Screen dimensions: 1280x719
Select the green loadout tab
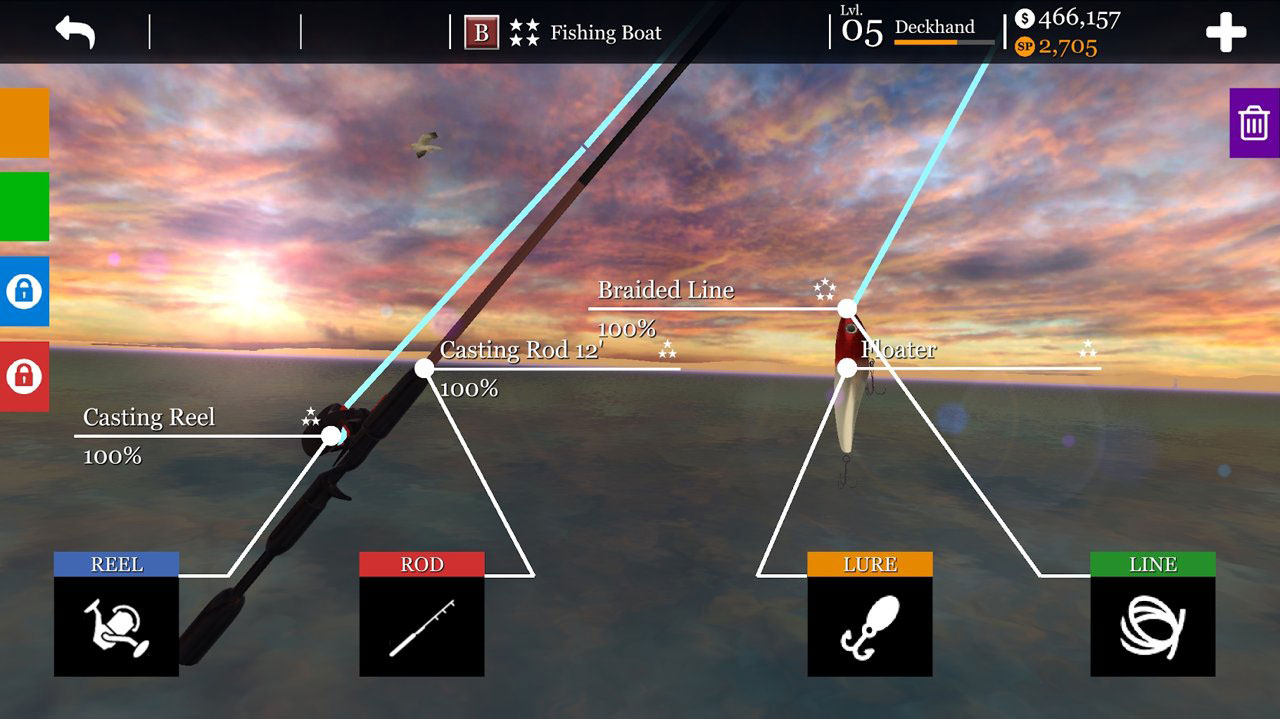[x=24, y=206]
